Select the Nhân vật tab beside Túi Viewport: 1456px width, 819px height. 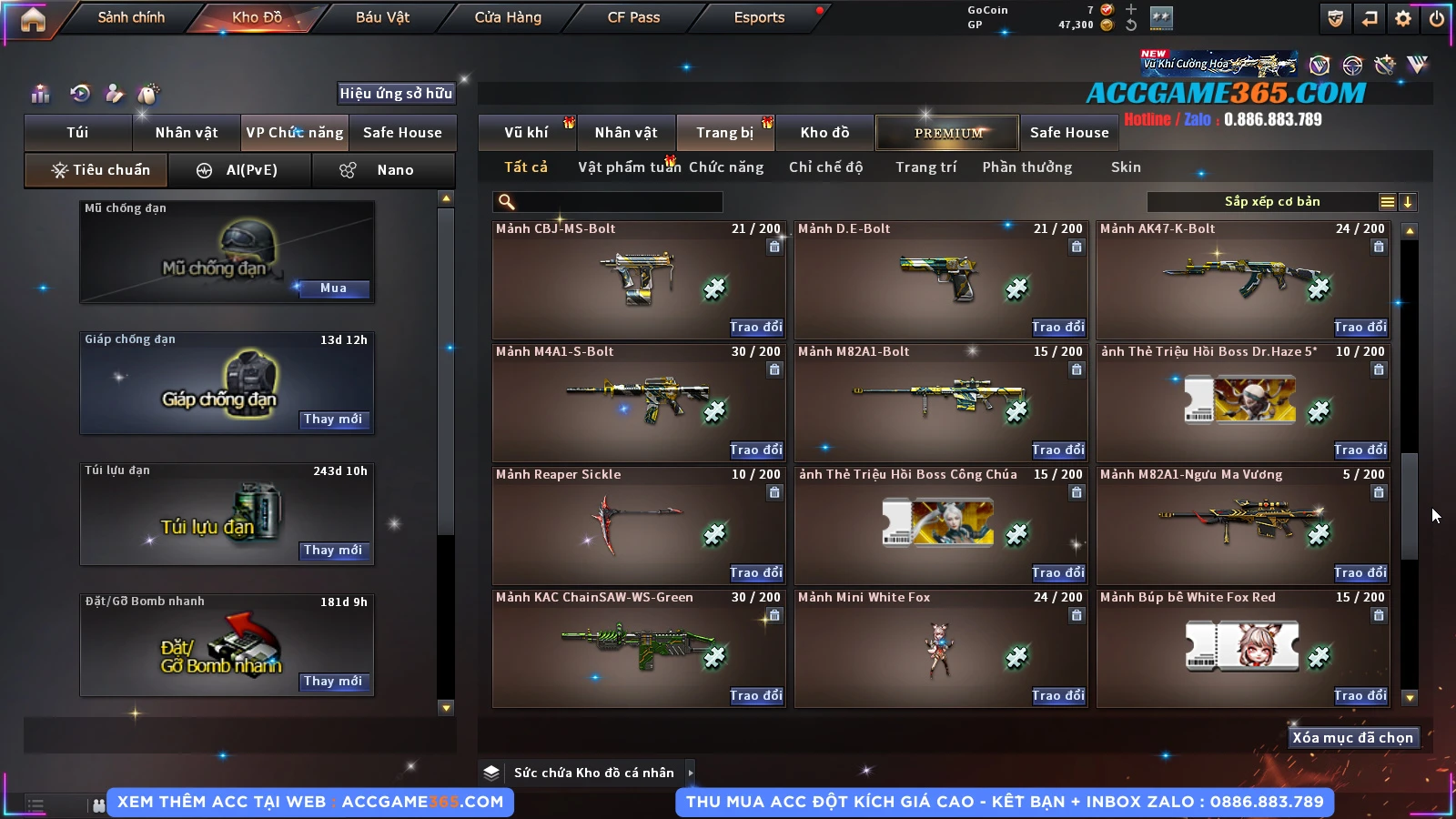pos(187,133)
